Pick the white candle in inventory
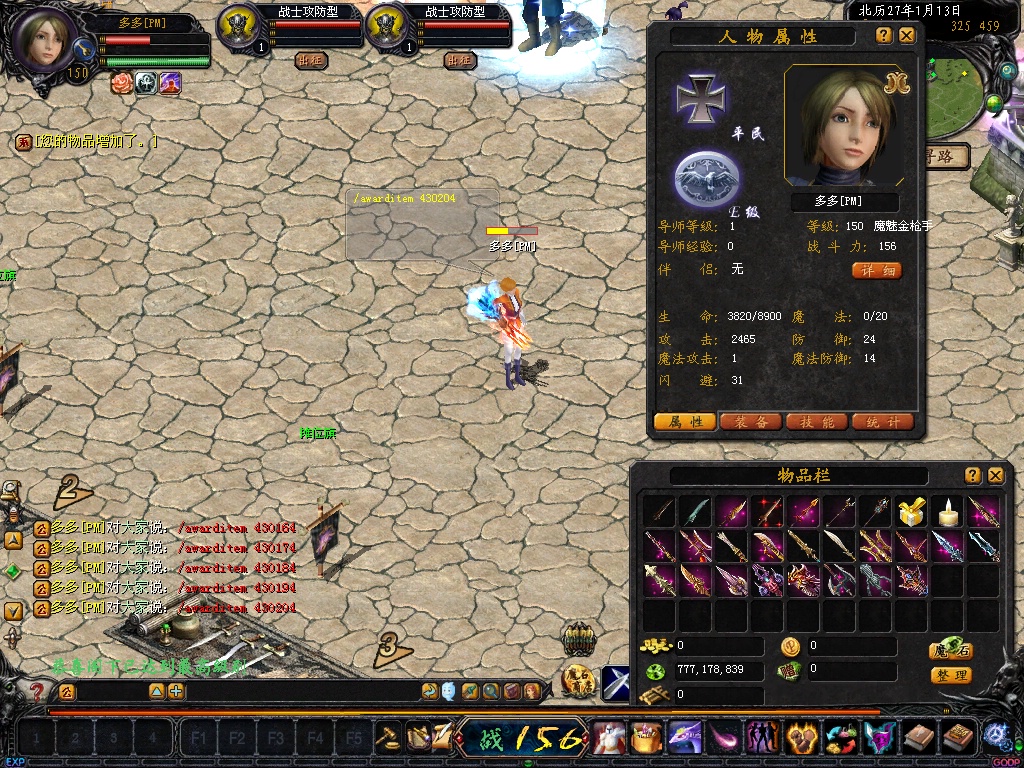Screen dimensions: 1024x768 946,513
